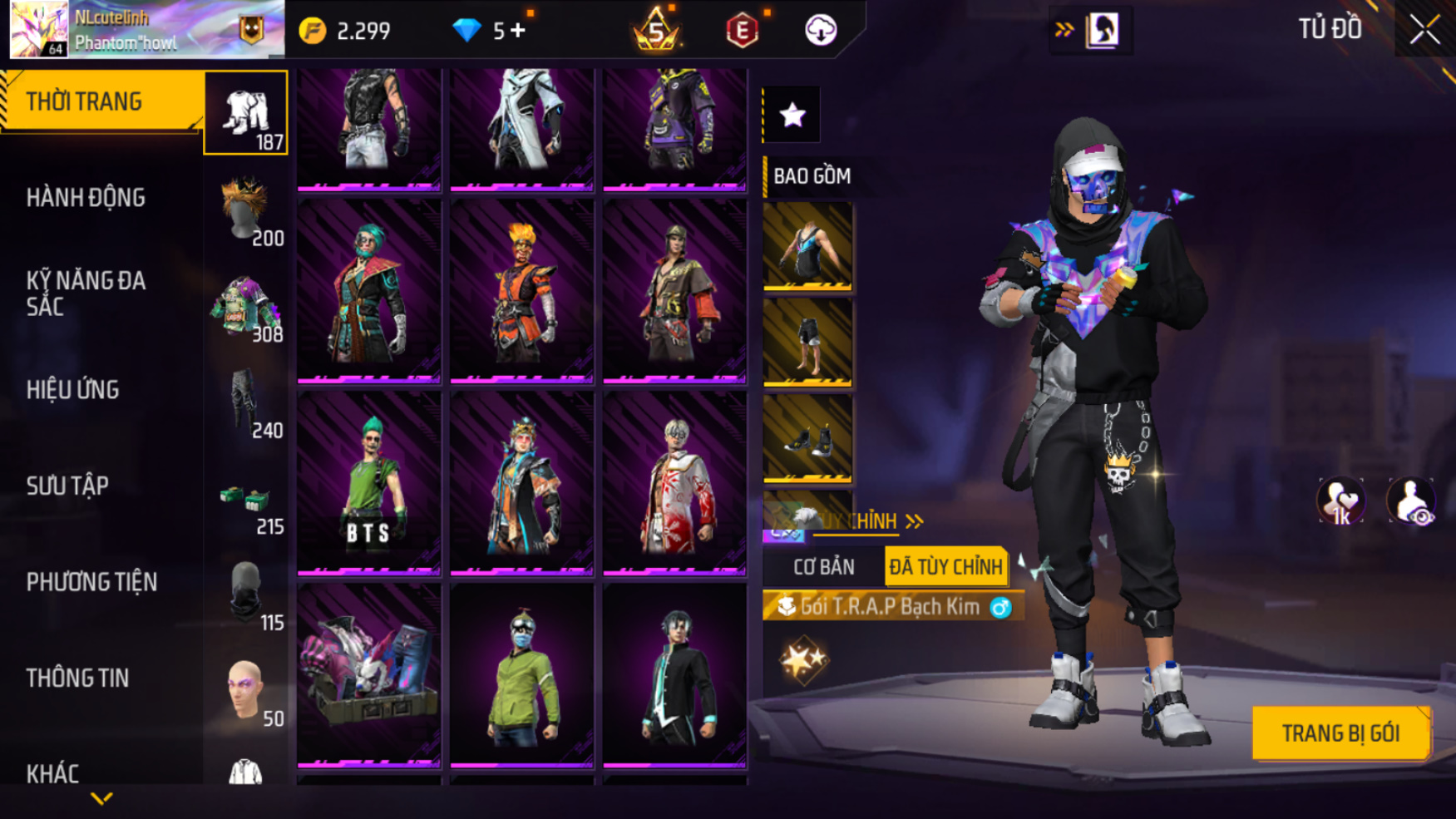Equip bundle with Trang Bị Gói button

pyautogui.click(x=1340, y=733)
